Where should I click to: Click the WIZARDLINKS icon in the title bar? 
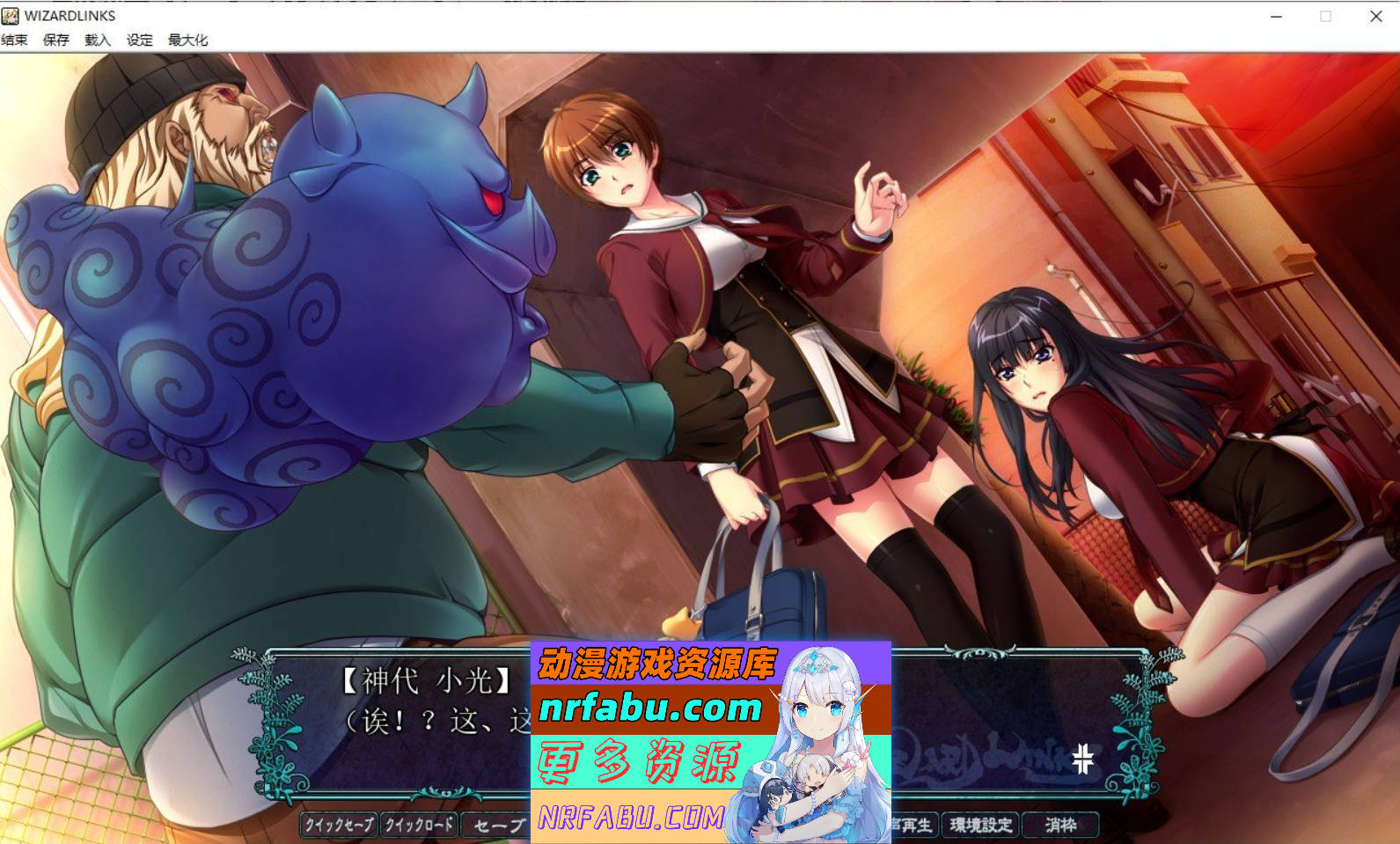pyautogui.click(x=10, y=16)
